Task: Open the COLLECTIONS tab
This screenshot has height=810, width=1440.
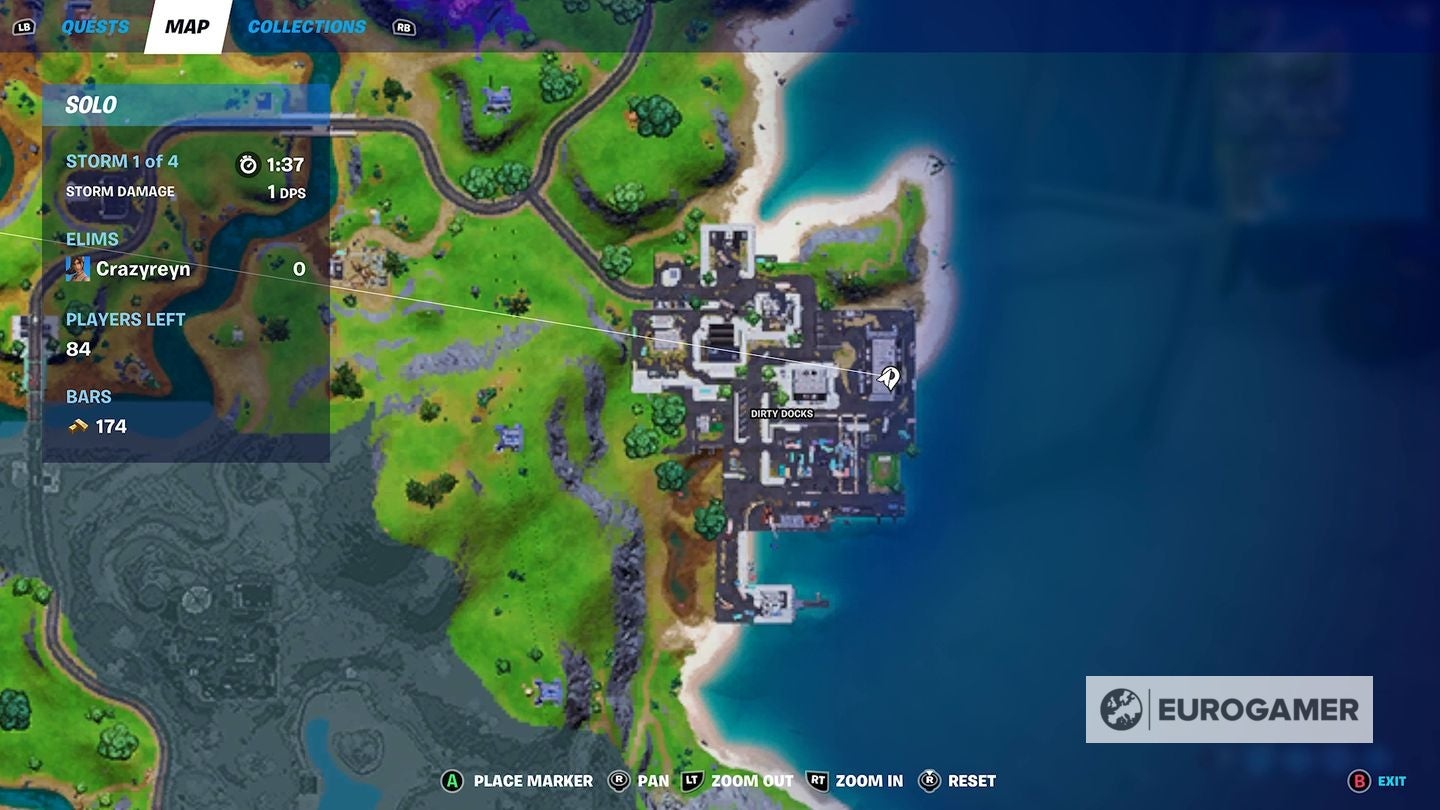Action: click(x=305, y=26)
